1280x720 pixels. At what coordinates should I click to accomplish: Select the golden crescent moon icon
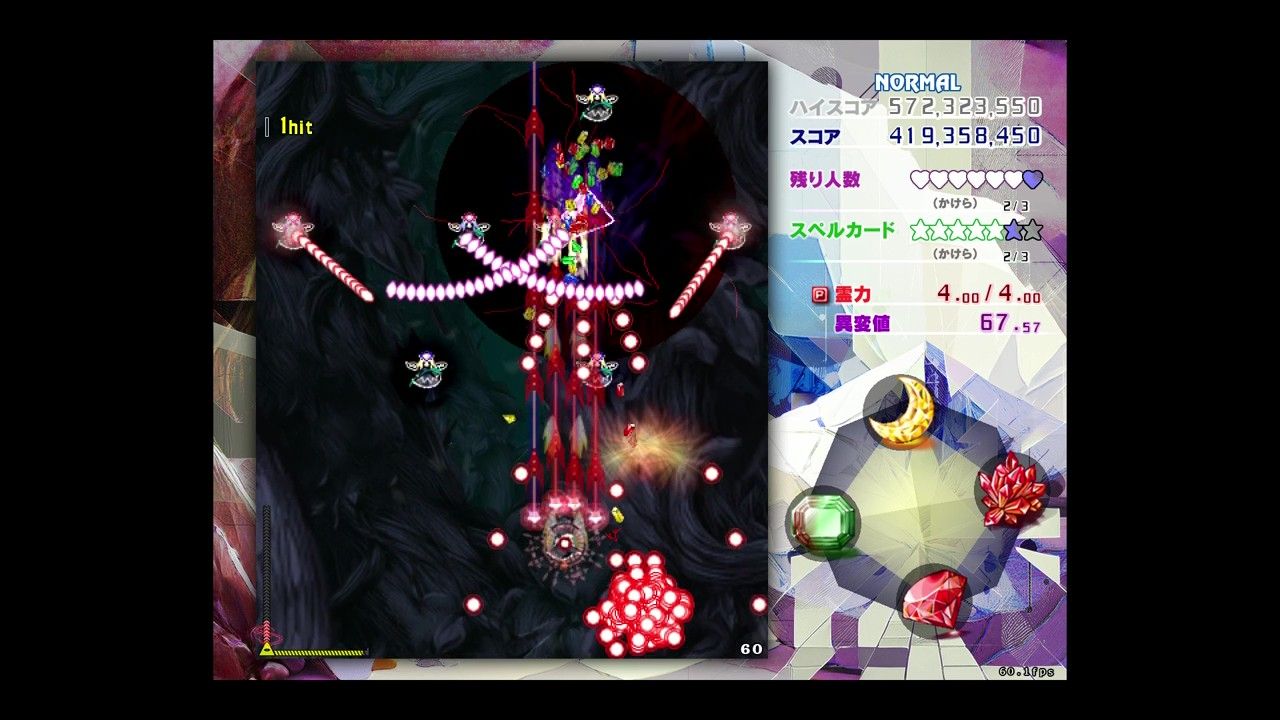point(901,411)
